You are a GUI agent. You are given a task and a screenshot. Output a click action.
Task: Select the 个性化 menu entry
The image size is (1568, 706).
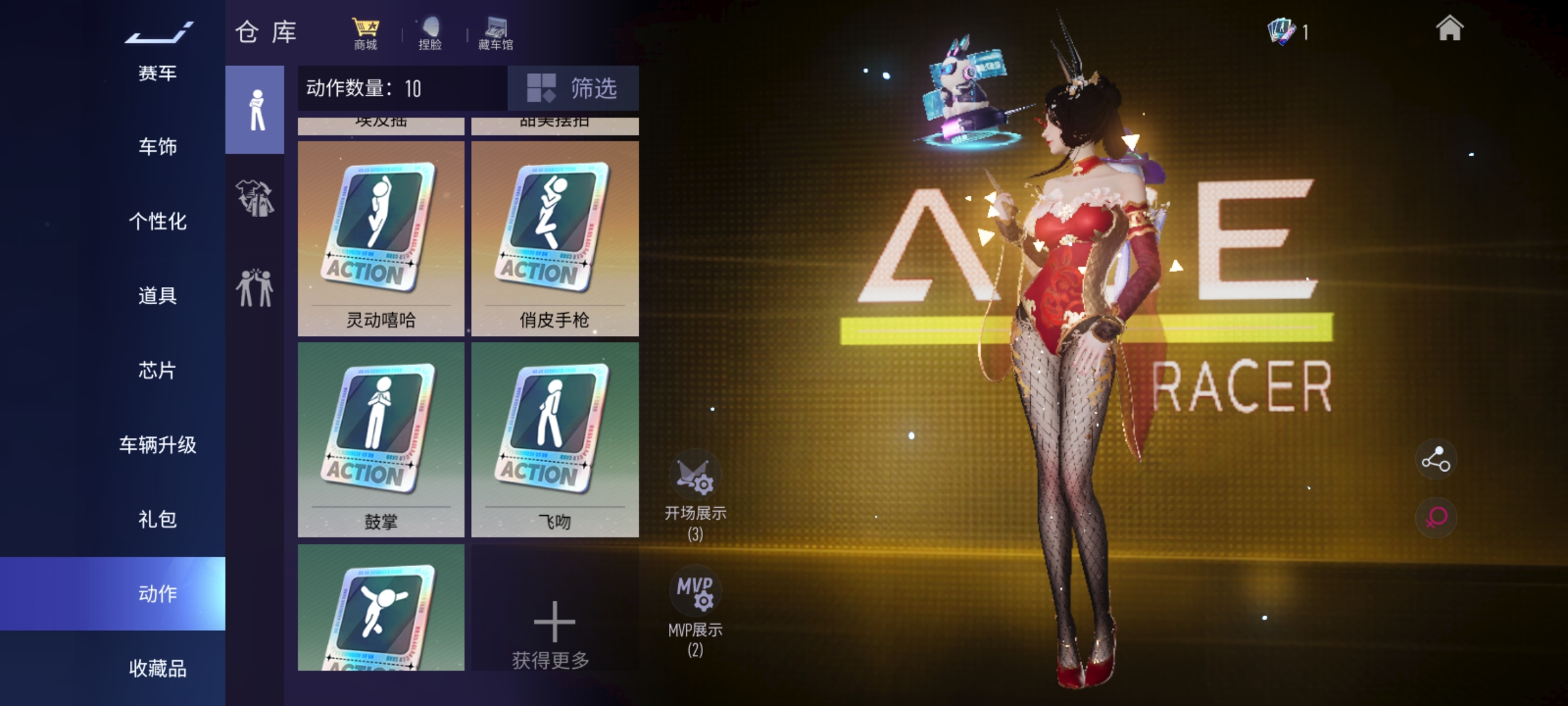tap(157, 221)
